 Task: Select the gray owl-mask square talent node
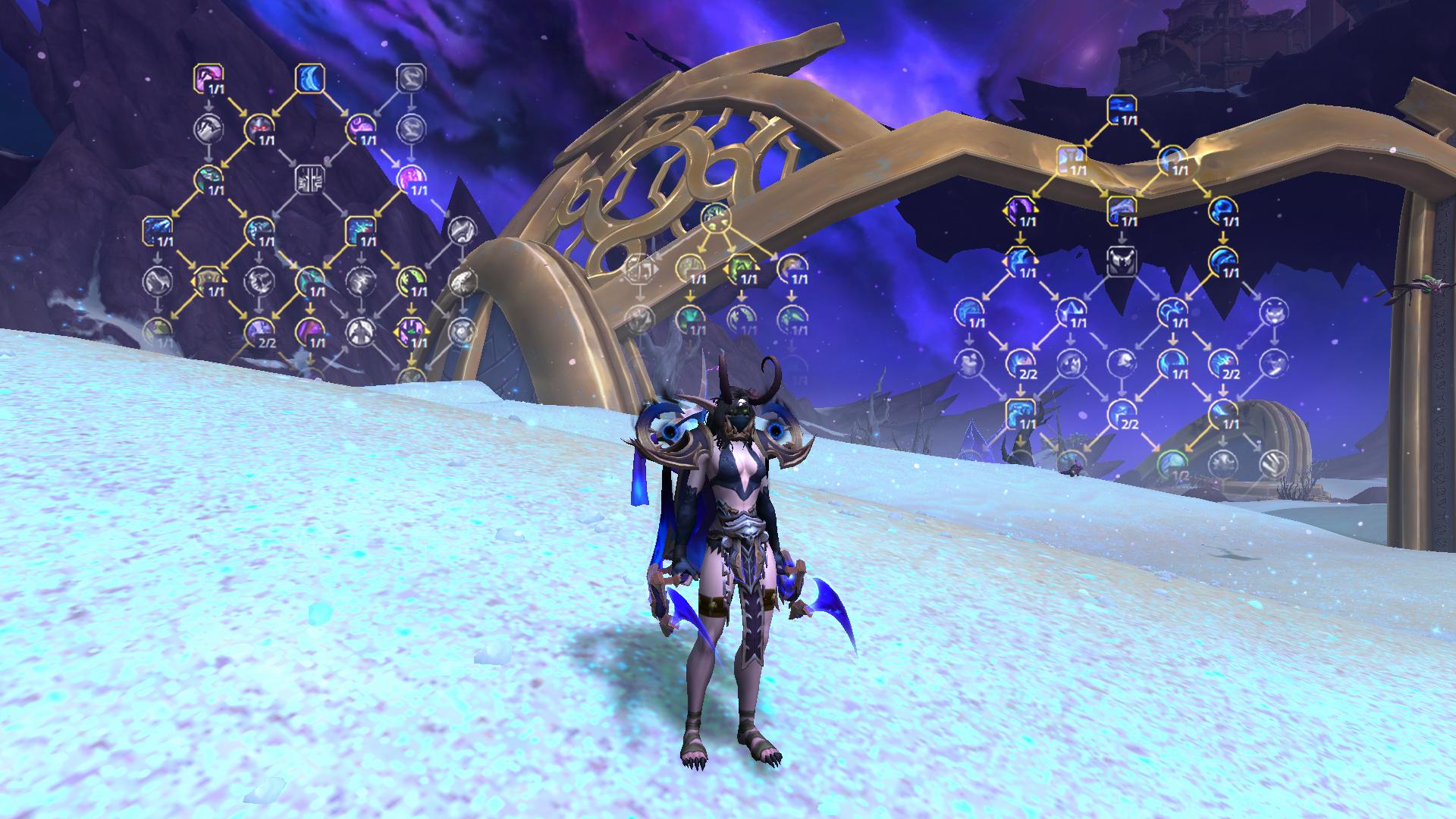click(1121, 261)
